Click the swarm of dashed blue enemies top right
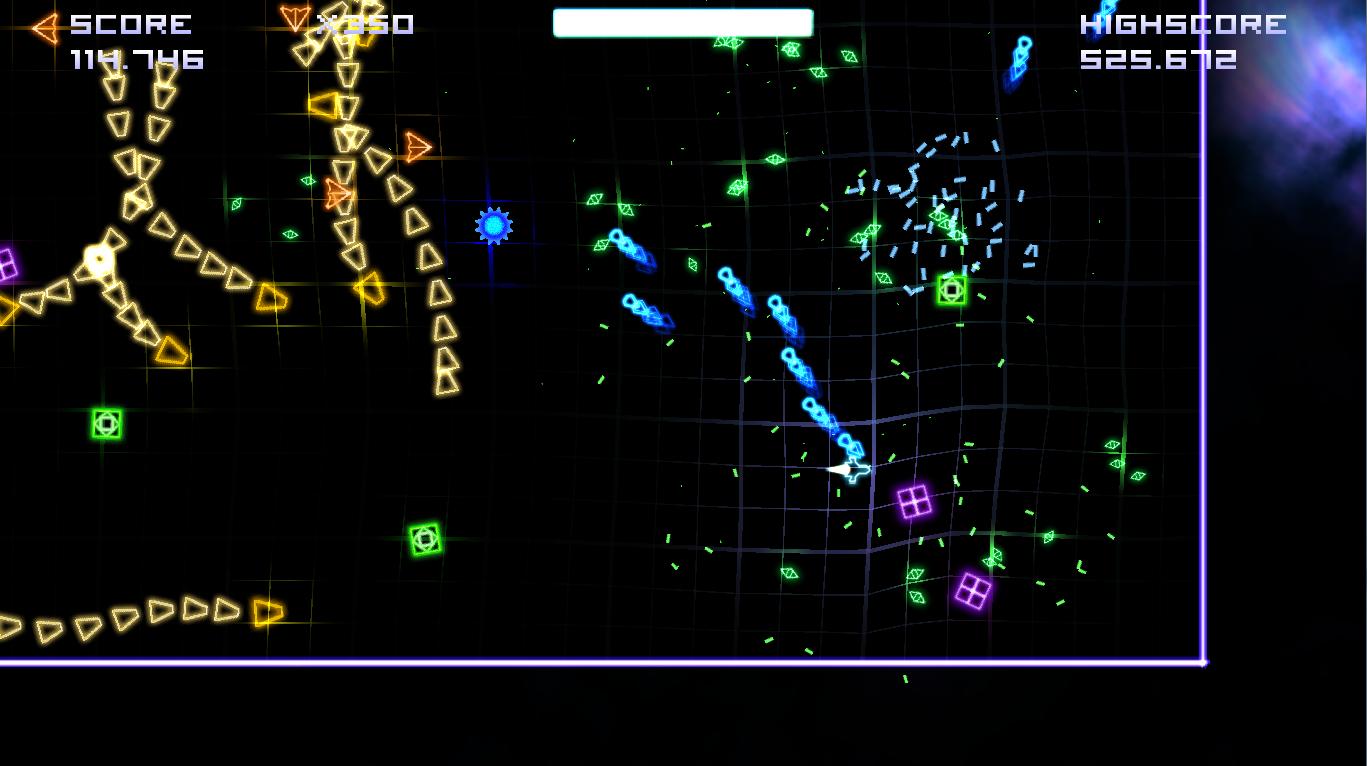This screenshot has height=766, width=1367. (x=945, y=200)
